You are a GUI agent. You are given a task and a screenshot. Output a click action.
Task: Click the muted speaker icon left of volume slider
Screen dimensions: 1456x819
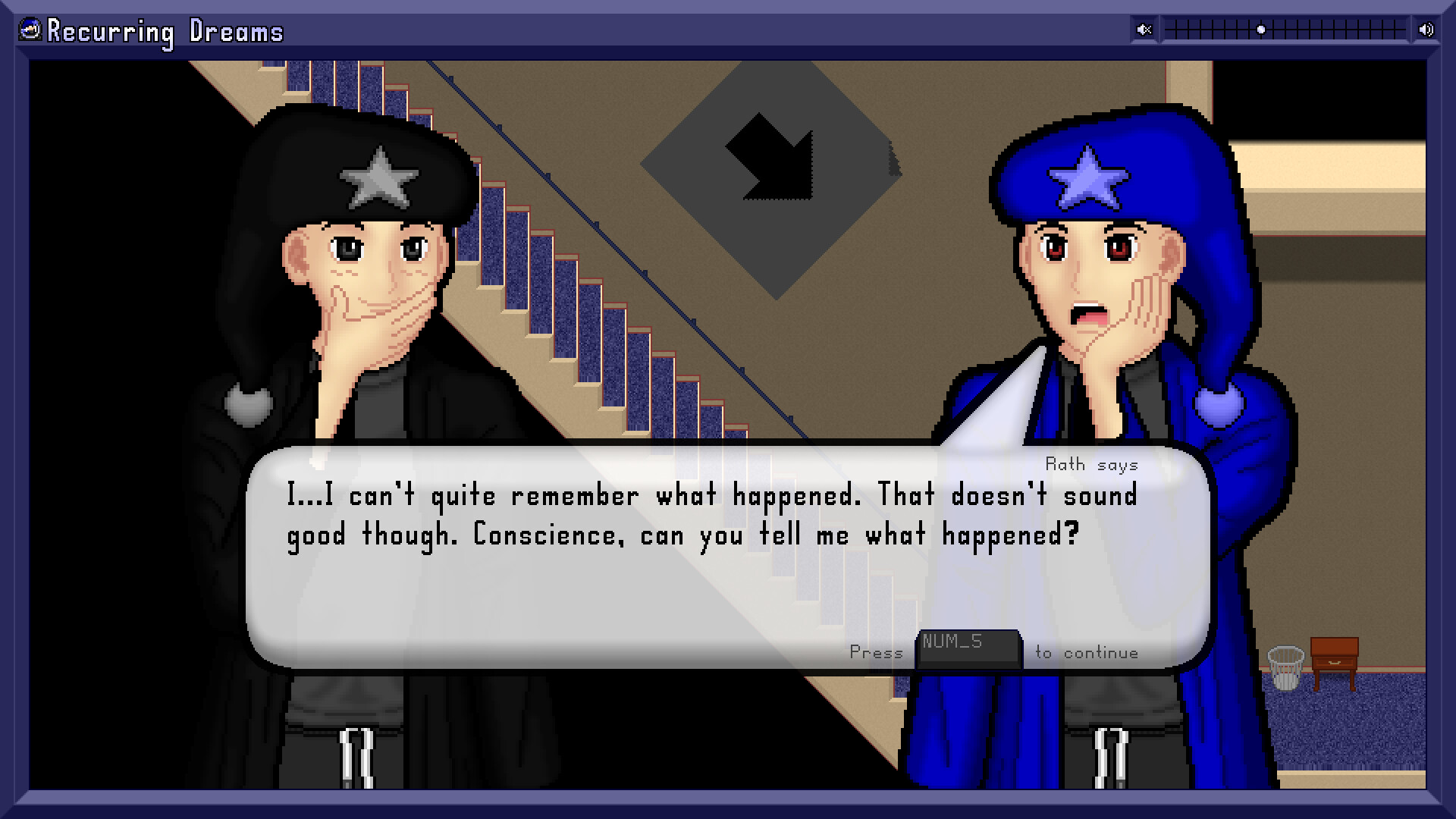(x=1144, y=29)
